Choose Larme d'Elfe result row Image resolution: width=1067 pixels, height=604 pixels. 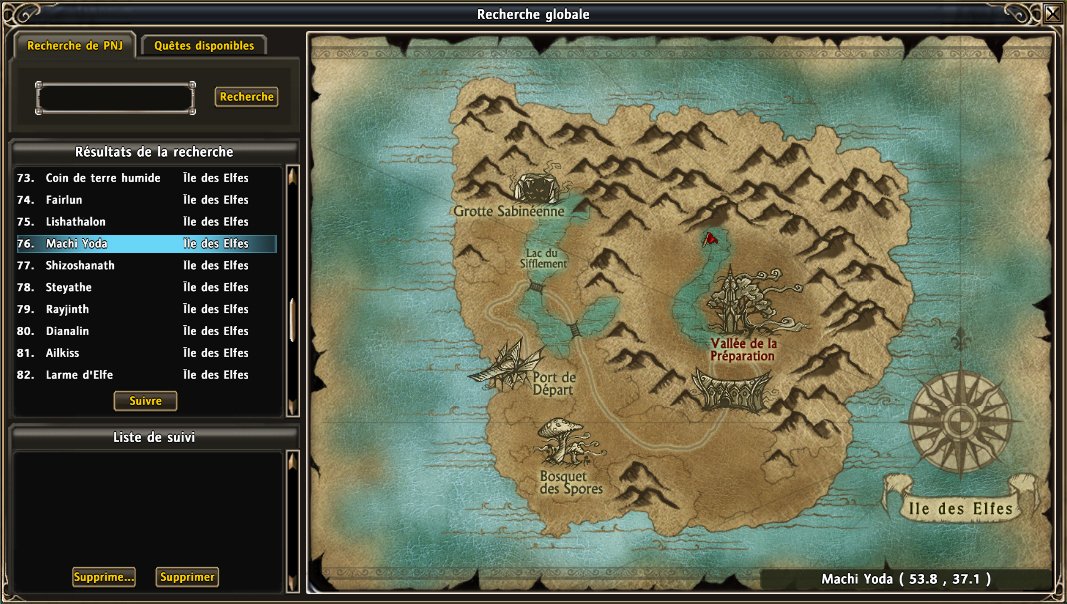pyautogui.click(x=76, y=376)
